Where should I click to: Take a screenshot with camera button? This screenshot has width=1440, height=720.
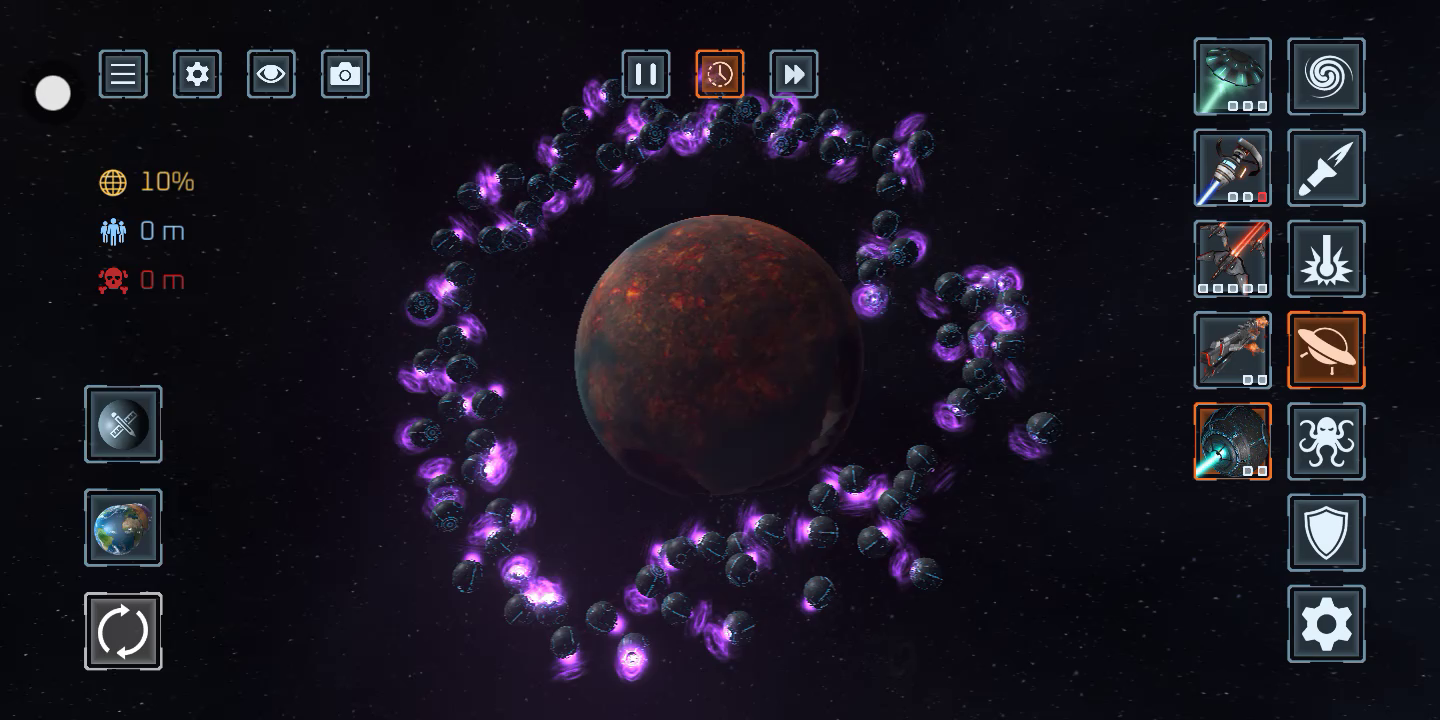345,74
